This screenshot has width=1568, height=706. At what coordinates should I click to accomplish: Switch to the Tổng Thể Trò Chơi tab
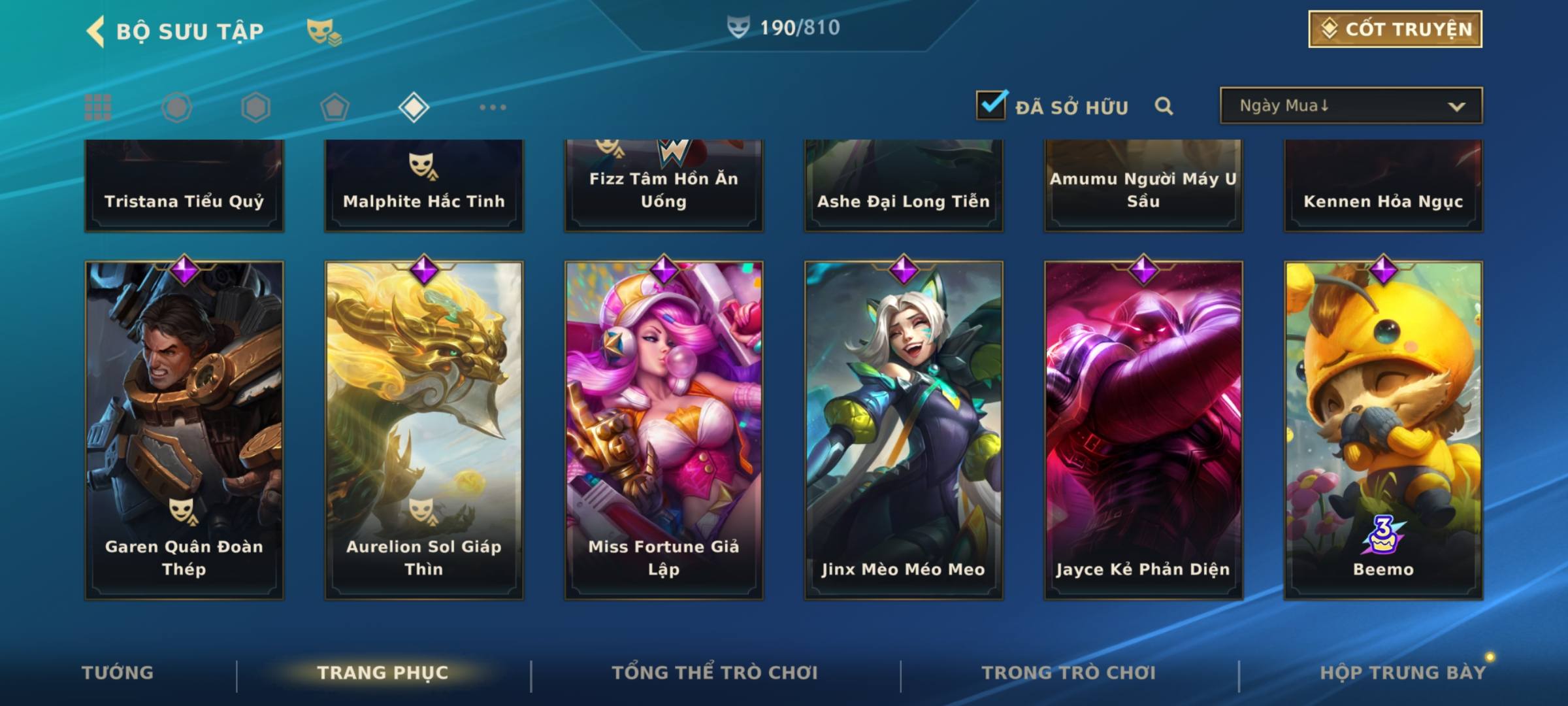pyautogui.click(x=715, y=673)
